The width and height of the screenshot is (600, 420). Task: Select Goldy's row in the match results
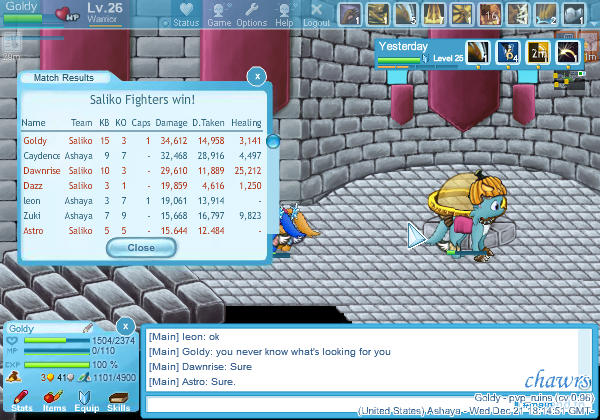point(141,141)
